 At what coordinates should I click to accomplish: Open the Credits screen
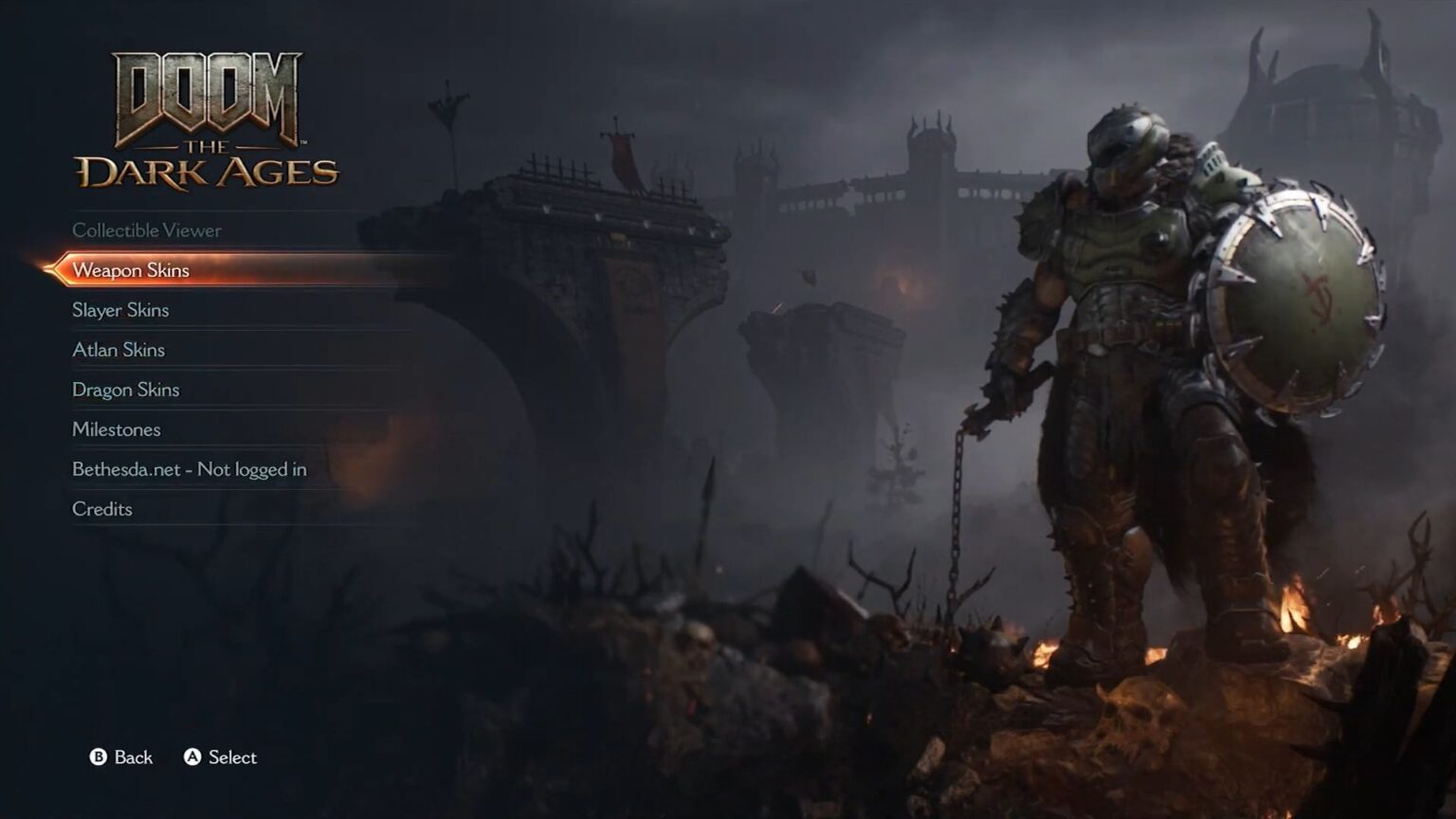101,509
